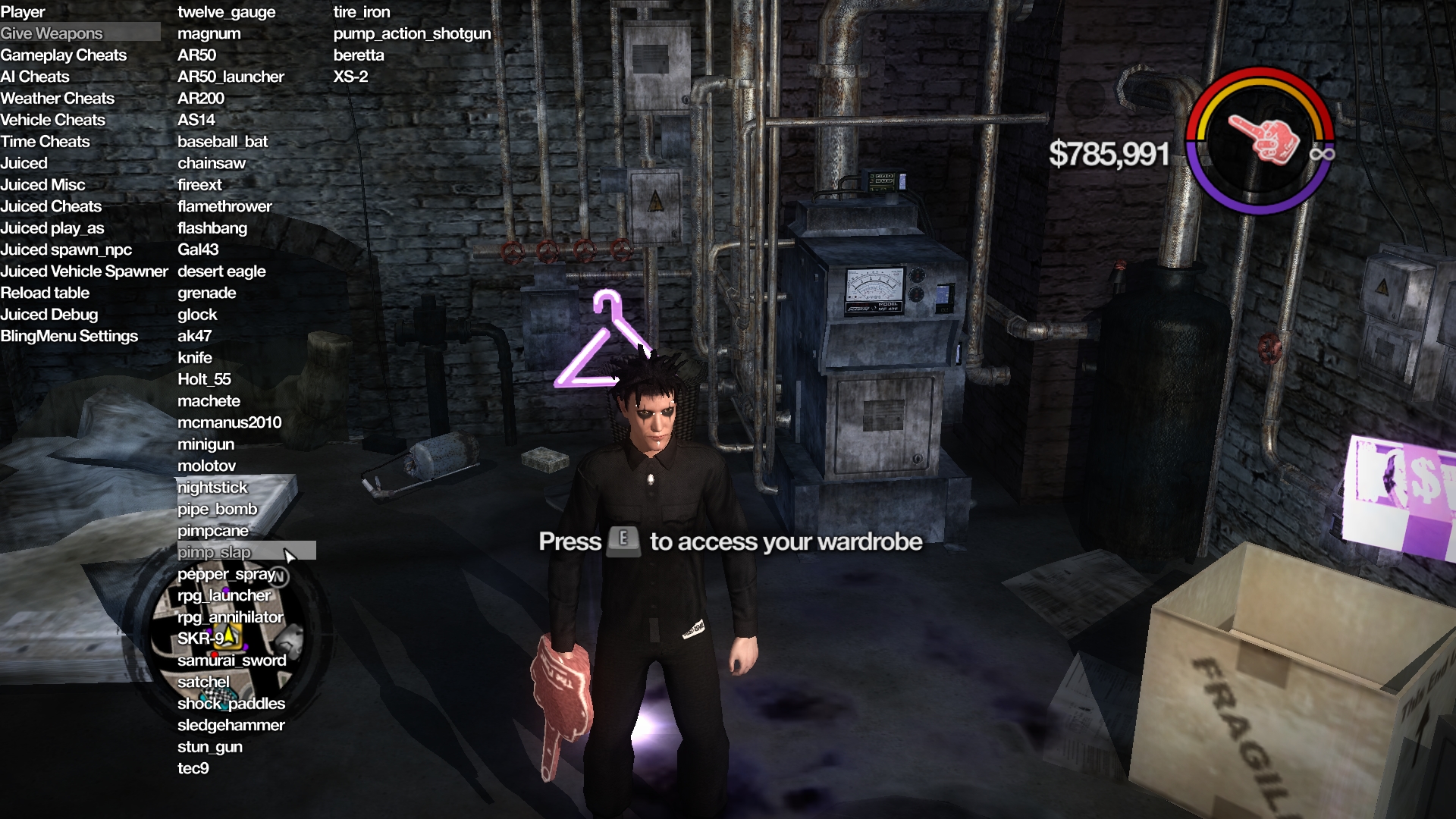1456x819 pixels.
Task: Select the desert eagle entry
Action: click(x=221, y=271)
